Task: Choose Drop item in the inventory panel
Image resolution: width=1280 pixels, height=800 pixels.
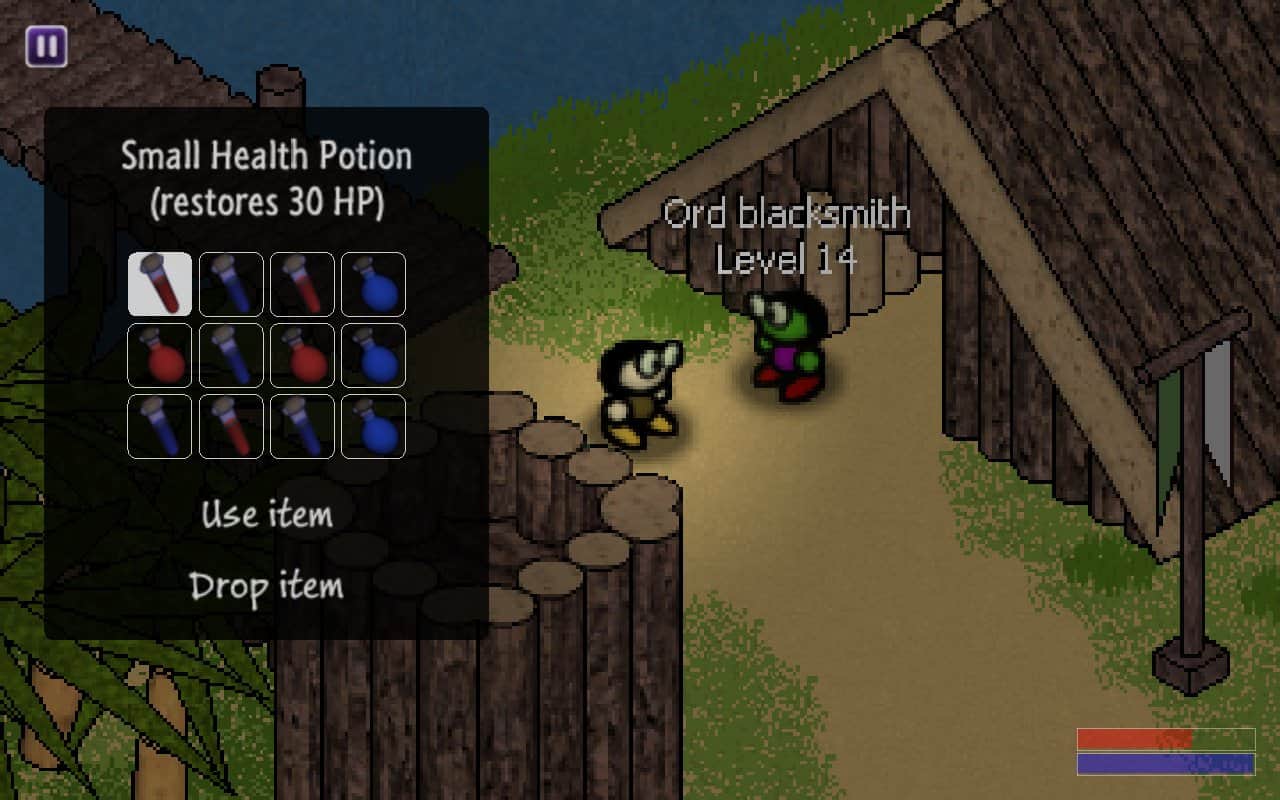Action: click(x=266, y=586)
